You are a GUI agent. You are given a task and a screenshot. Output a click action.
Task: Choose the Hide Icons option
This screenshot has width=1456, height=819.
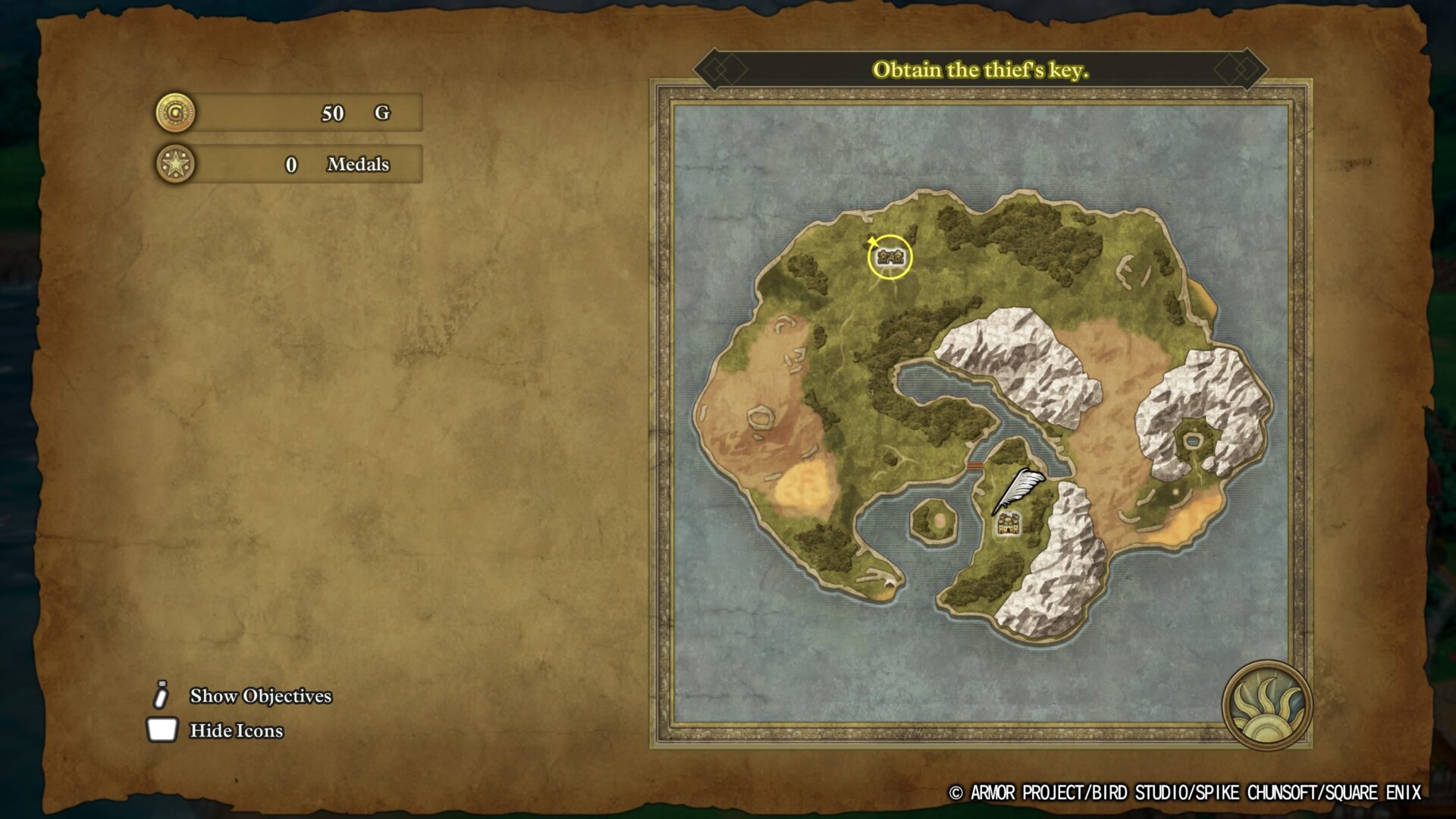tap(236, 730)
